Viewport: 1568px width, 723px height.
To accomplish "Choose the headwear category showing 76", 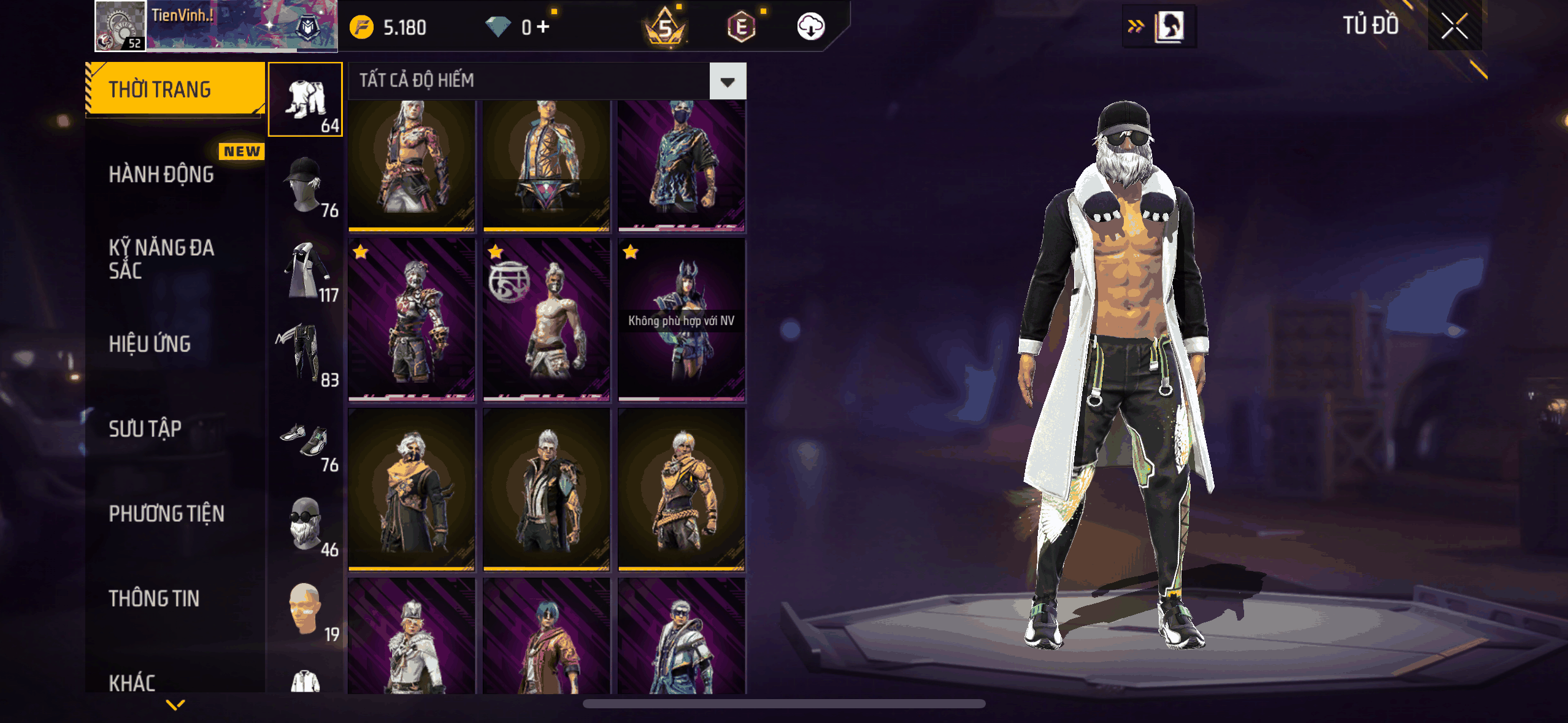I will [306, 185].
